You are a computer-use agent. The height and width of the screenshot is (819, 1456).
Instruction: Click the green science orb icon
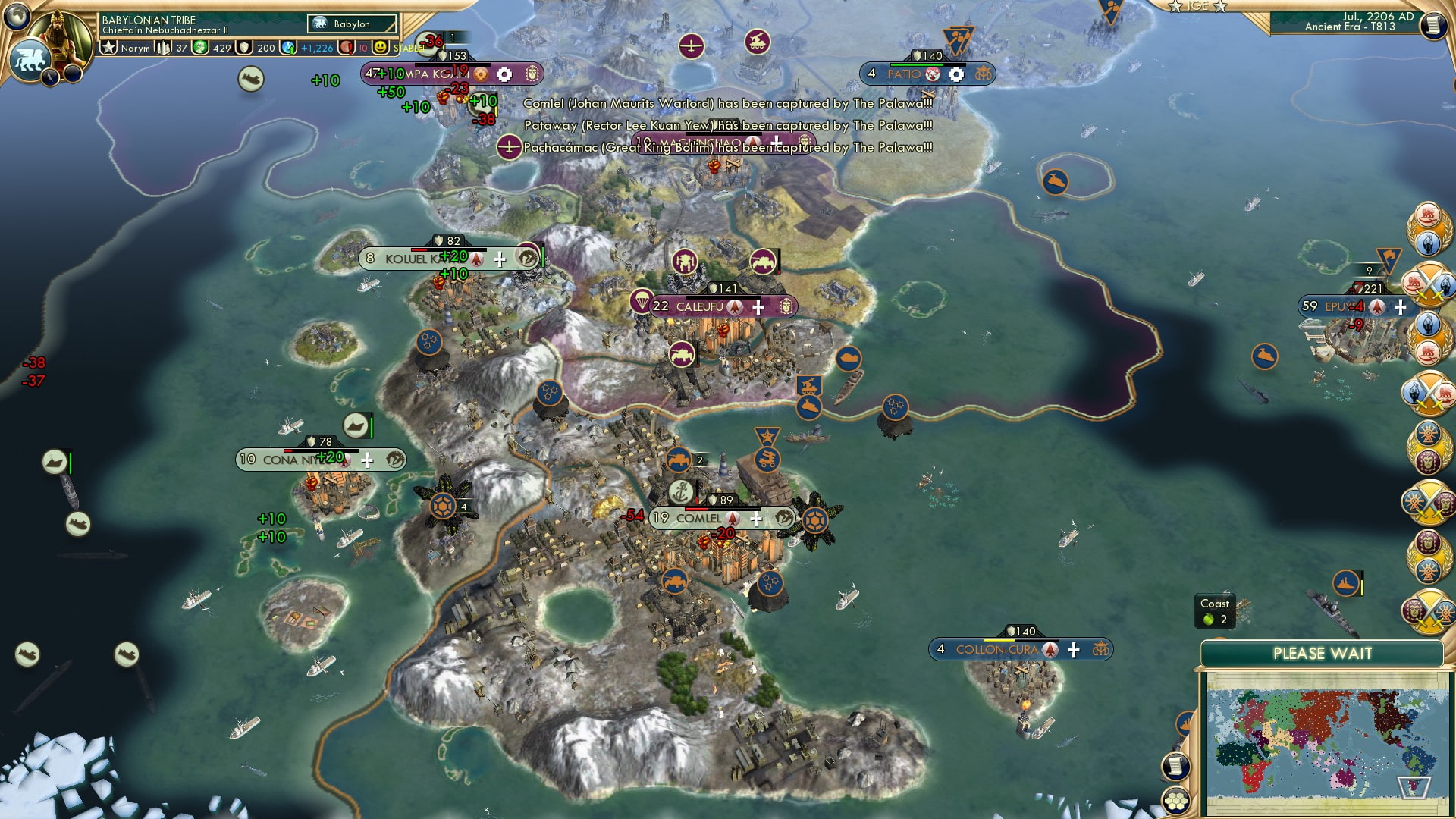(x=199, y=47)
